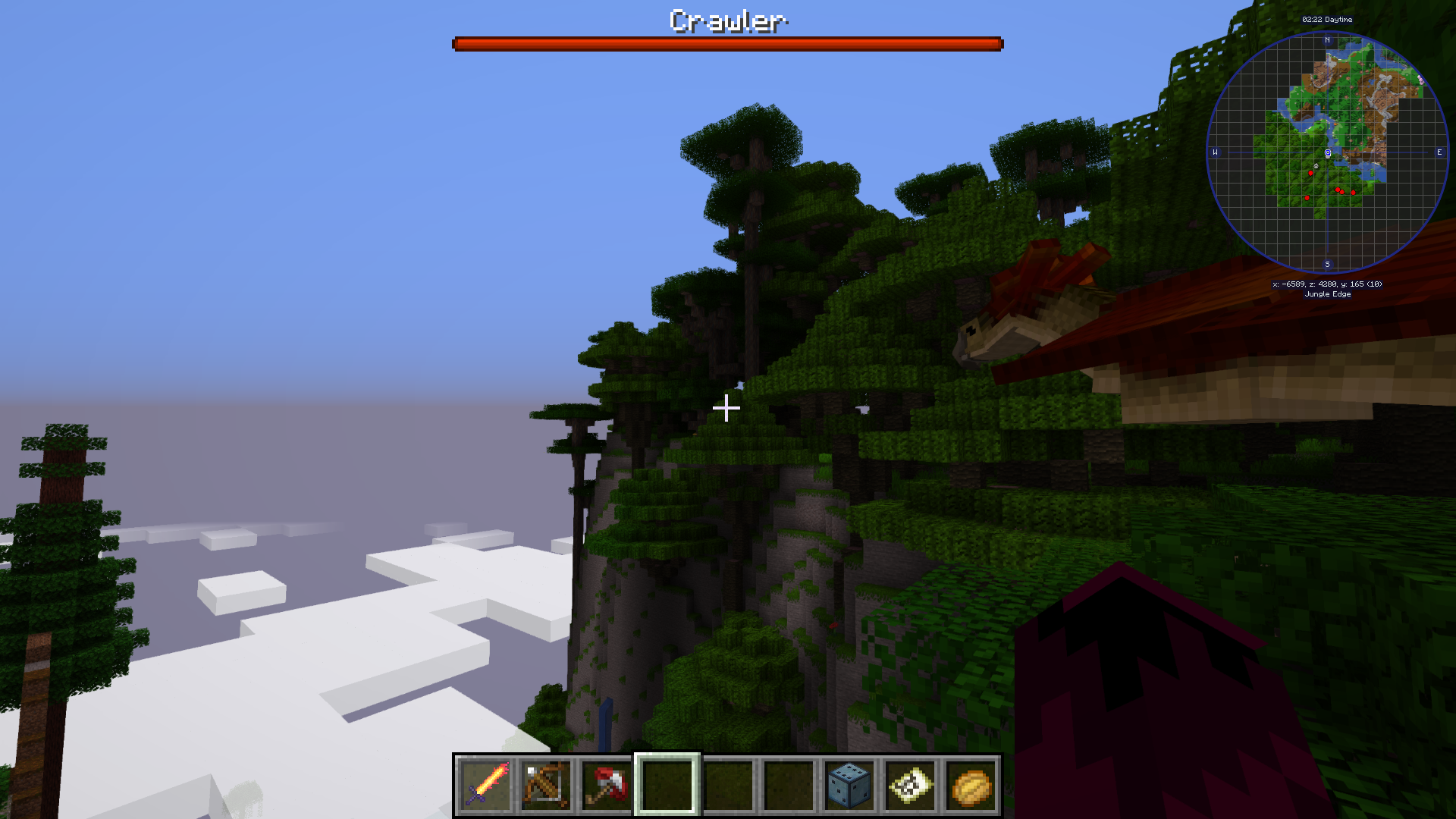Click the Jungle Edge biome label
Viewport: 1456px width, 819px height.
1326,294
